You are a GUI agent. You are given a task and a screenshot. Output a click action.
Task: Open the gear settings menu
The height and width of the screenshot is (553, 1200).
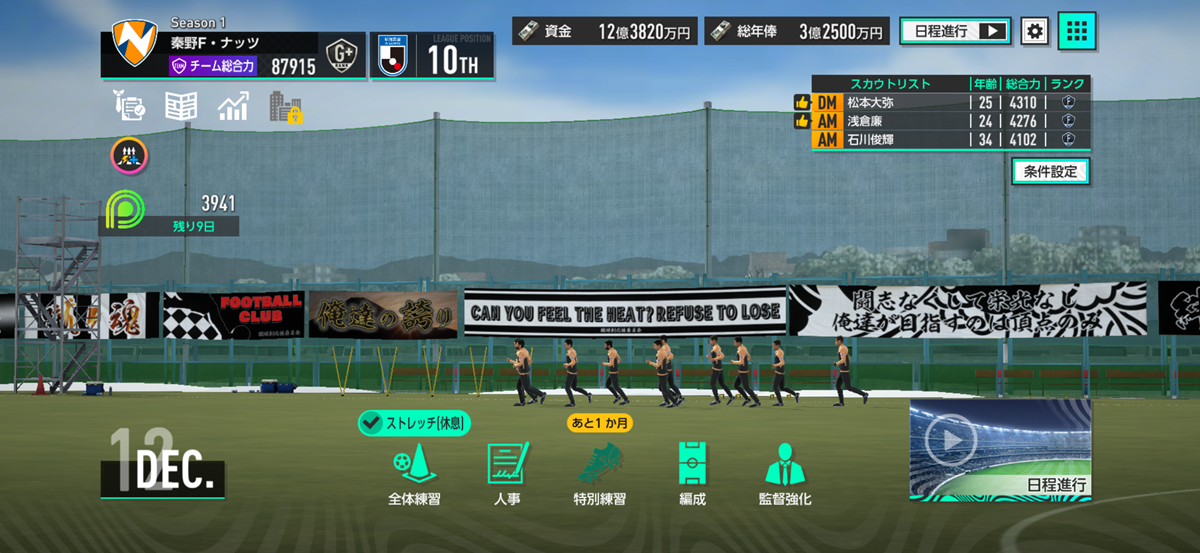click(1035, 31)
